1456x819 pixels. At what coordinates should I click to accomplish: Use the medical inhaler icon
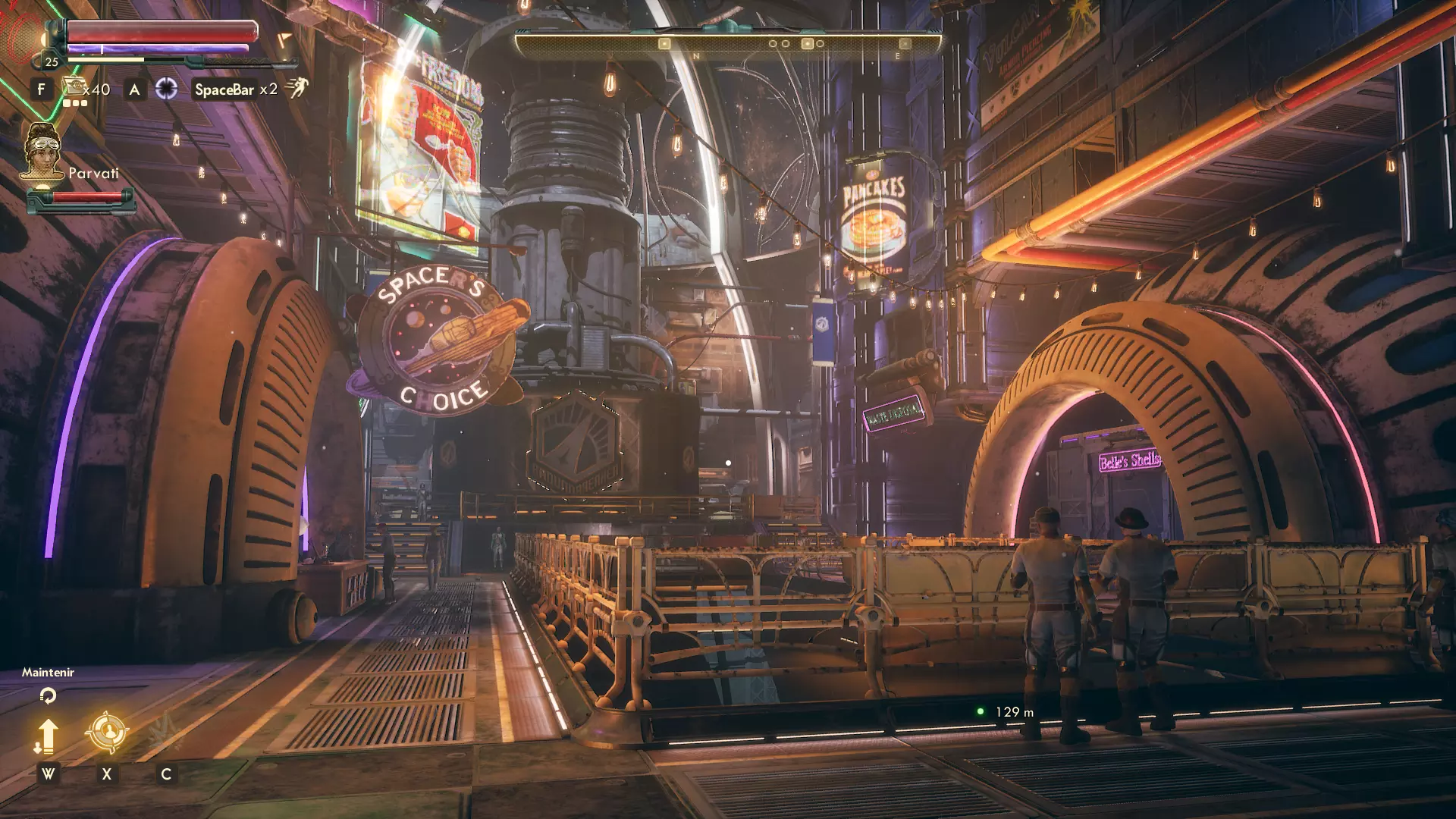74,88
